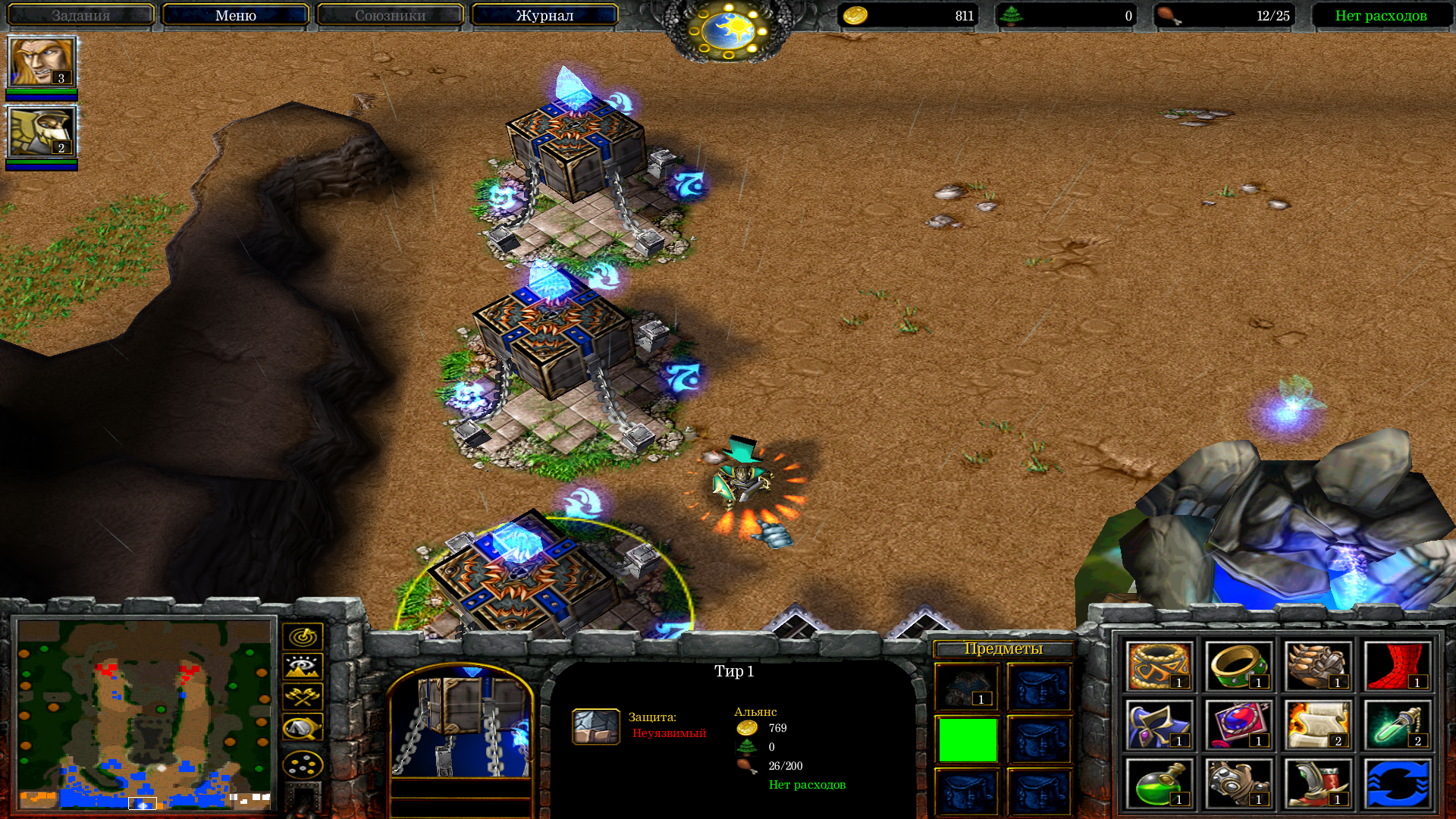The image size is (1456, 819).
Task: Purchase the green potion flask
Action: click(1159, 783)
